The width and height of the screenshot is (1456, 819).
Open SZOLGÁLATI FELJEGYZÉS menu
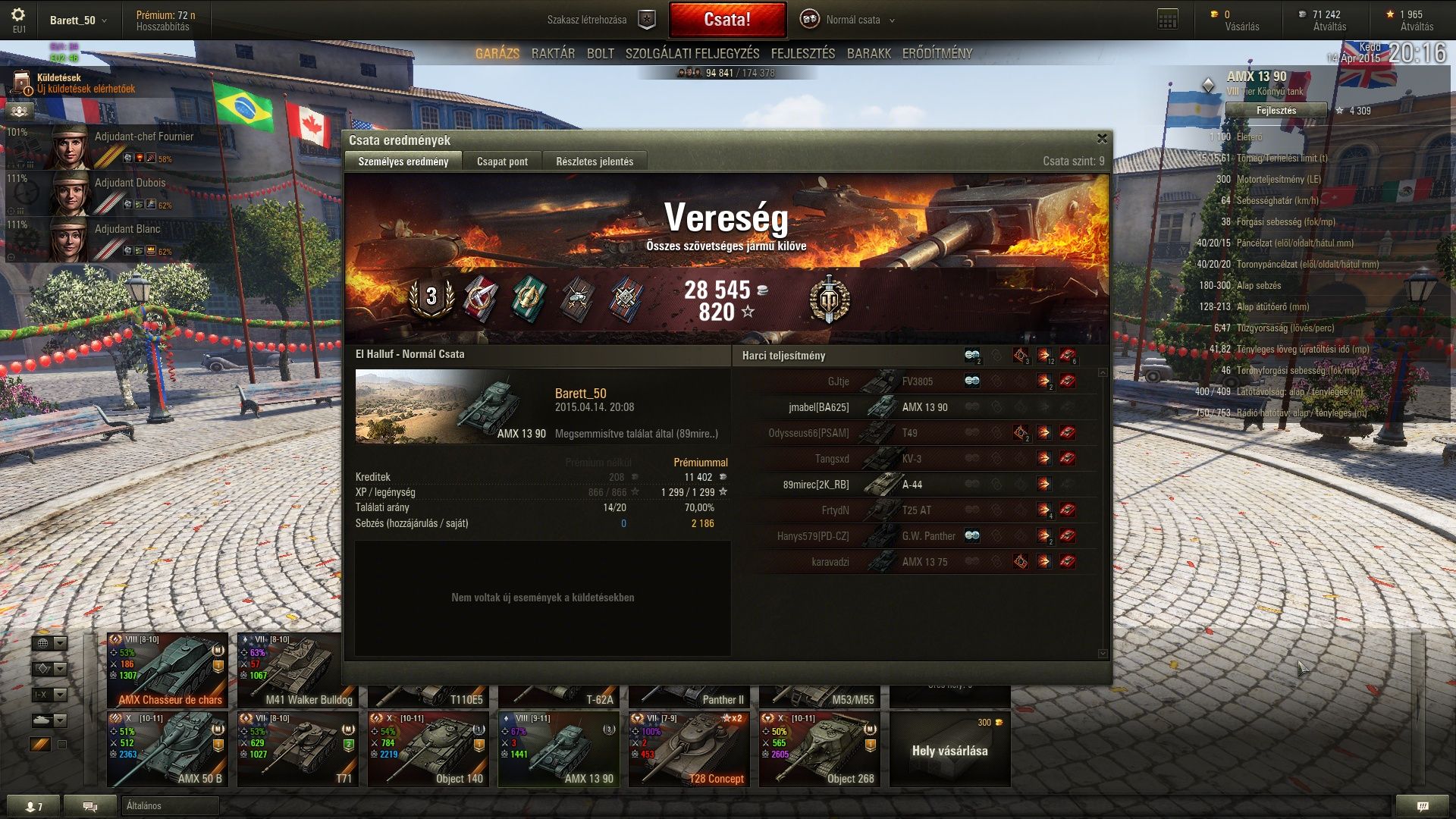point(692,54)
